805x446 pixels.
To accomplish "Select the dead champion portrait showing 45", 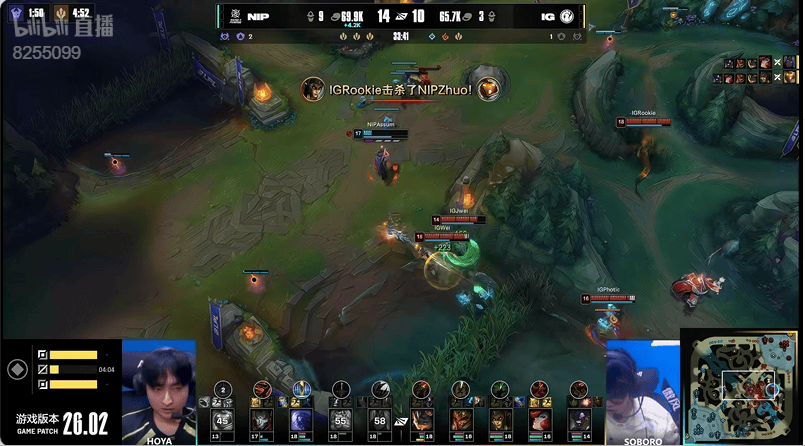I will [x=223, y=419].
